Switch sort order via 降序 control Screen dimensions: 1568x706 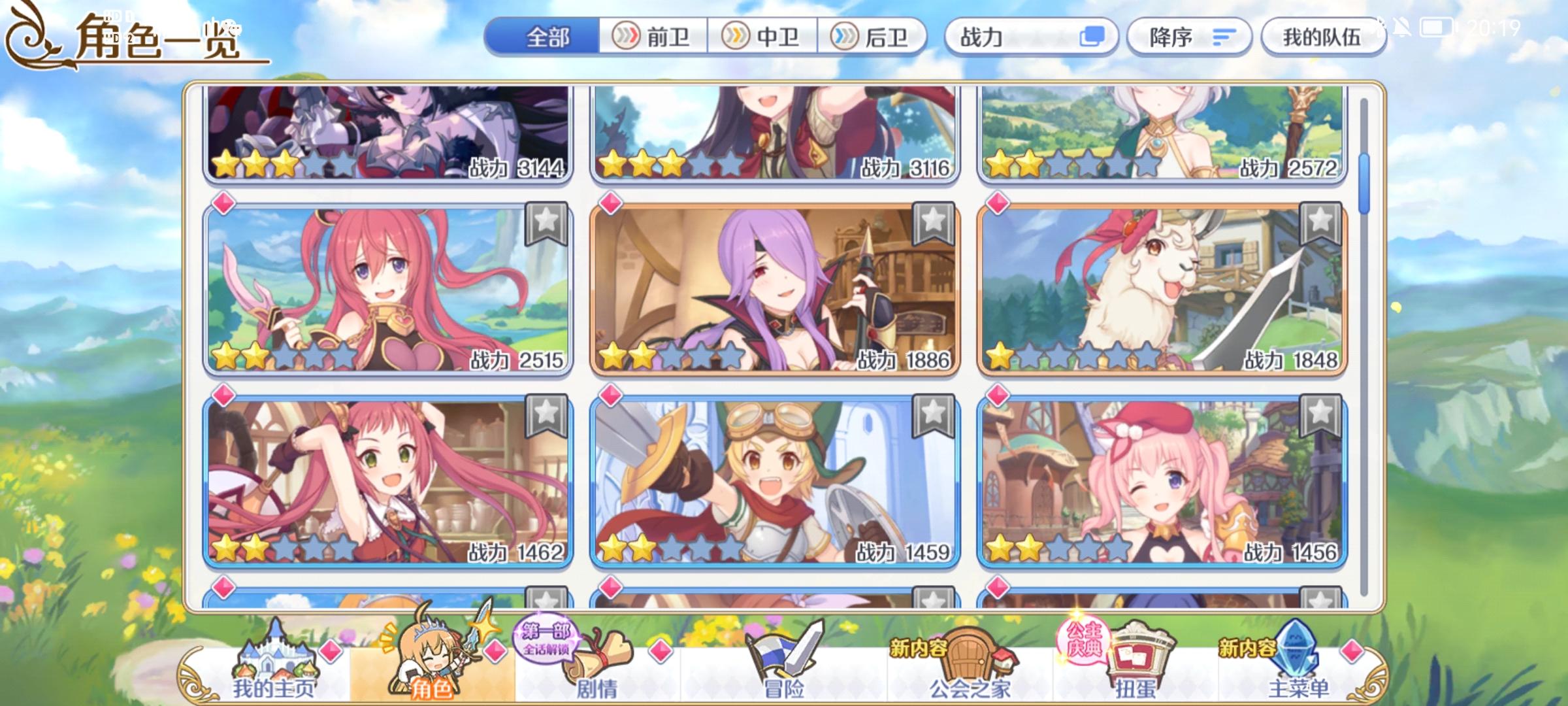coord(1189,38)
